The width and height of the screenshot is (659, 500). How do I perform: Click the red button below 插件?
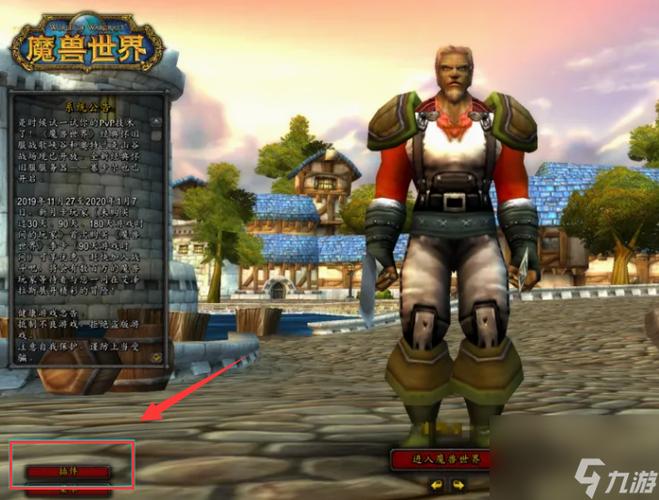coord(68,492)
